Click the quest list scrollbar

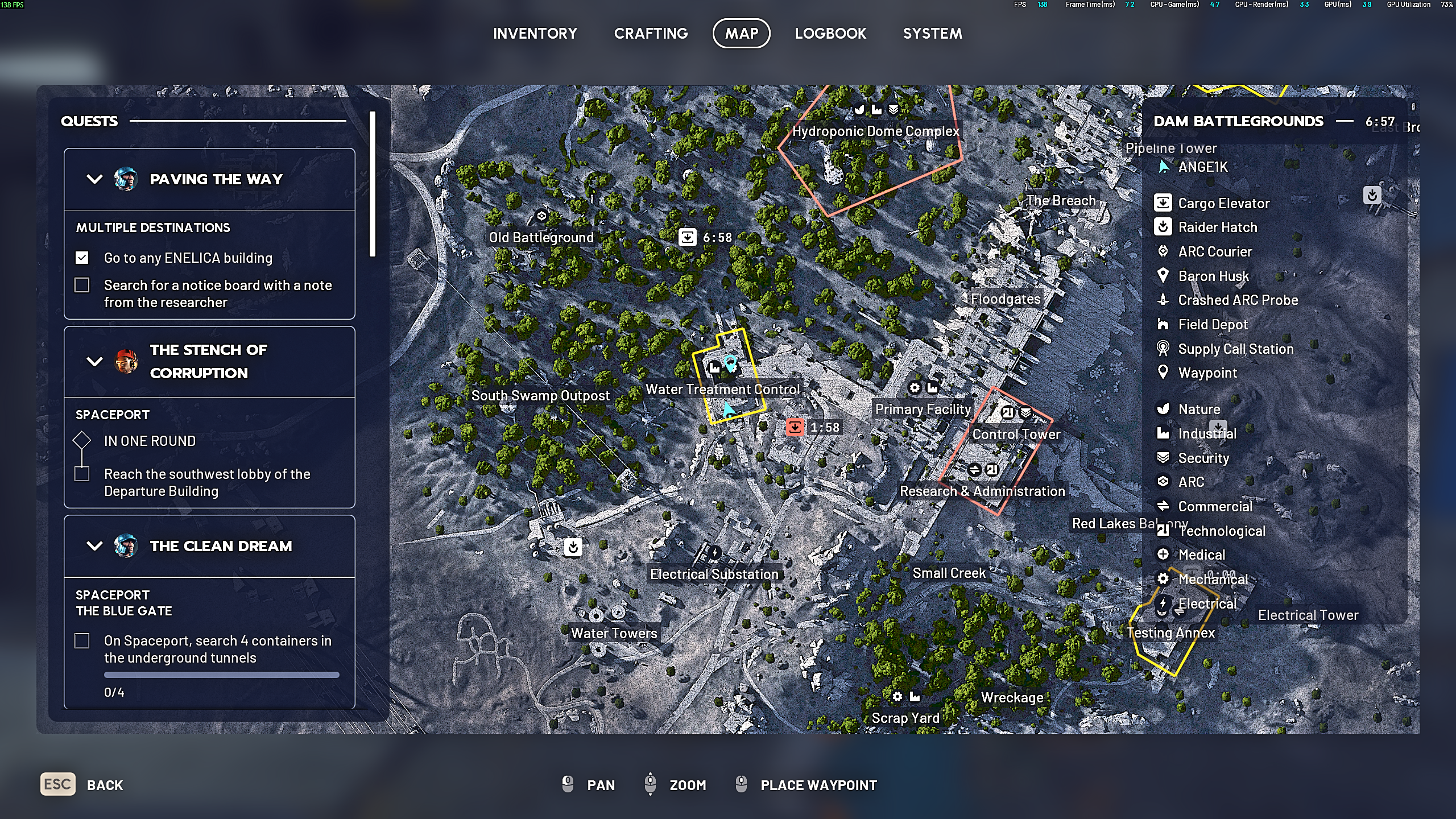tap(373, 184)
